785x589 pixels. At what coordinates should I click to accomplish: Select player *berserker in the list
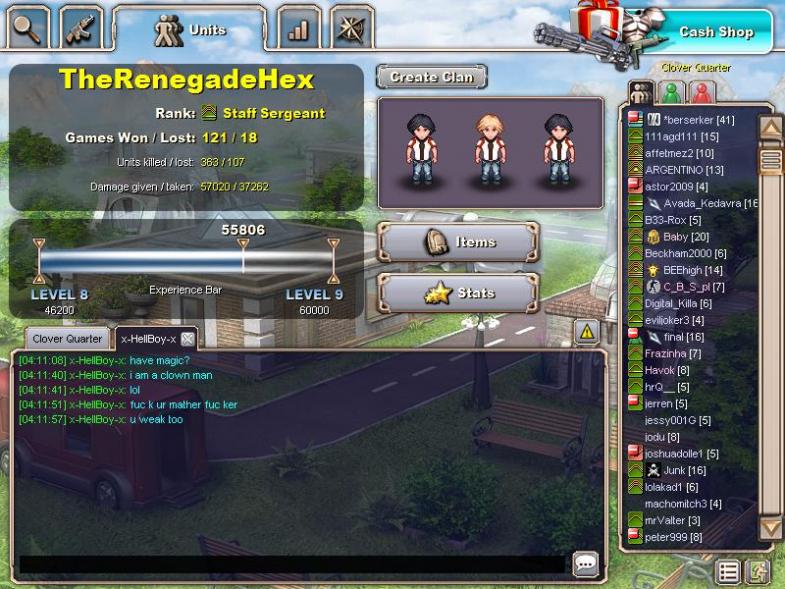(698, 120)
